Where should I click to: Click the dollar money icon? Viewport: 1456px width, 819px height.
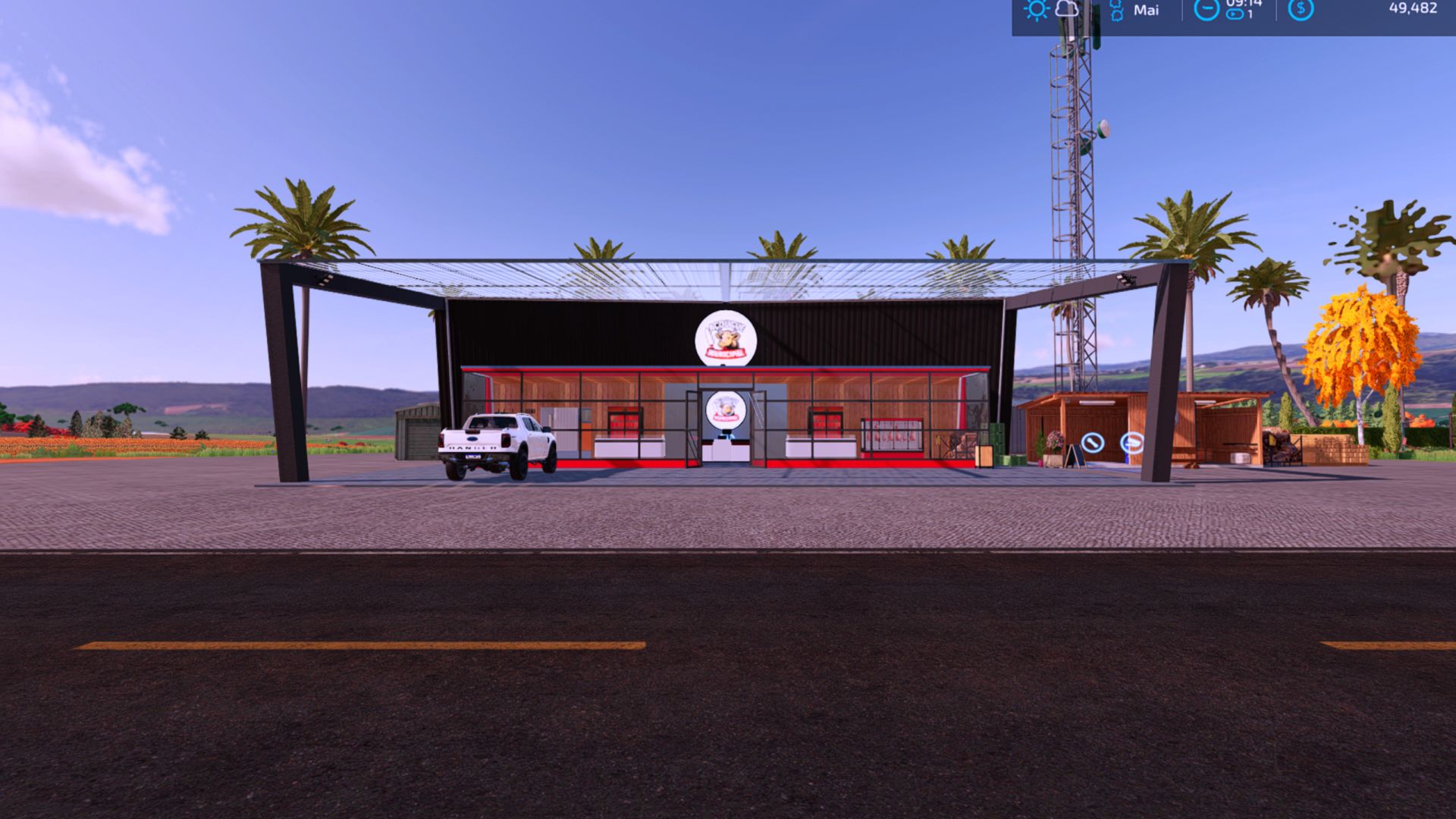point(1301,9)
